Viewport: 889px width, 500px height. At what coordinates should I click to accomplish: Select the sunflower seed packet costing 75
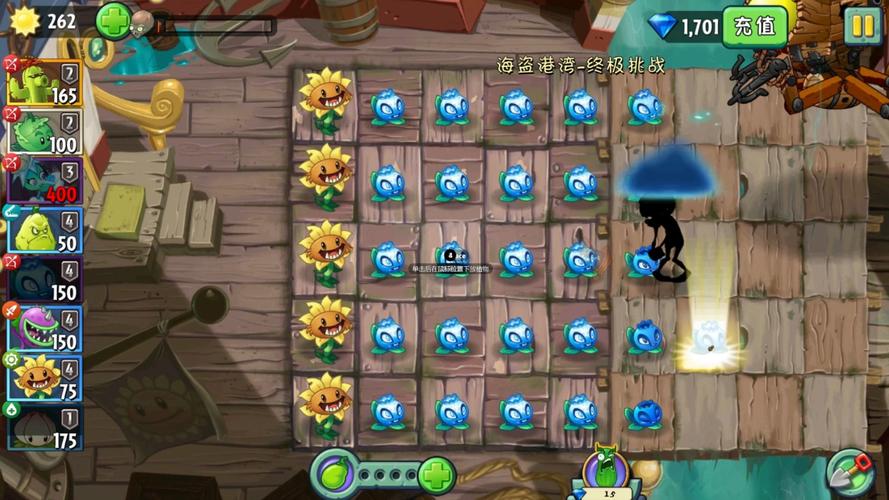[45, 377]
